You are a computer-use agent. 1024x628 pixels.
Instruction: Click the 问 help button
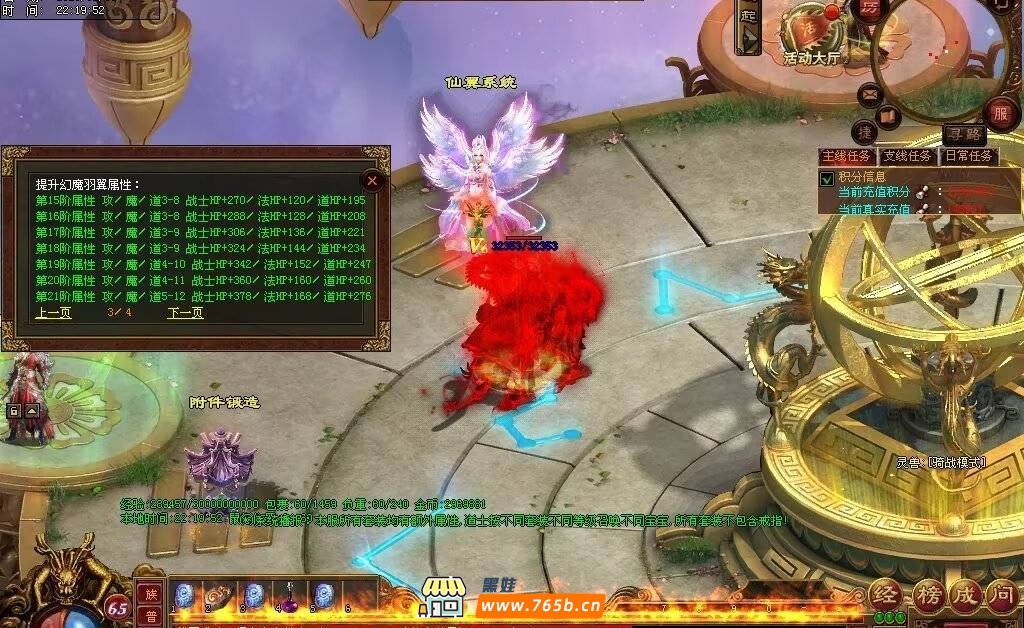[x=1004, y=596]
